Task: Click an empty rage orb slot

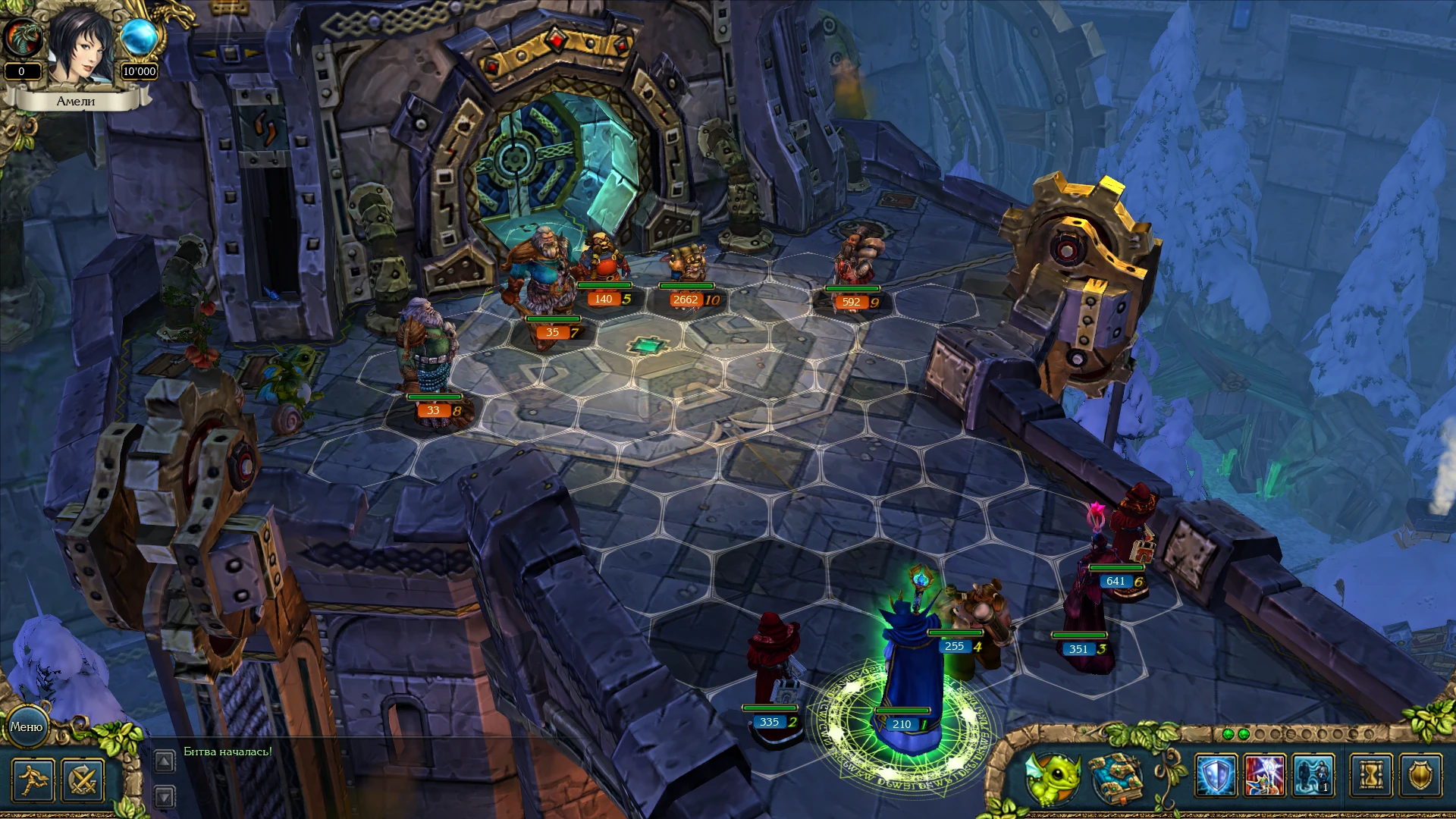Action: click(1261, 734)
